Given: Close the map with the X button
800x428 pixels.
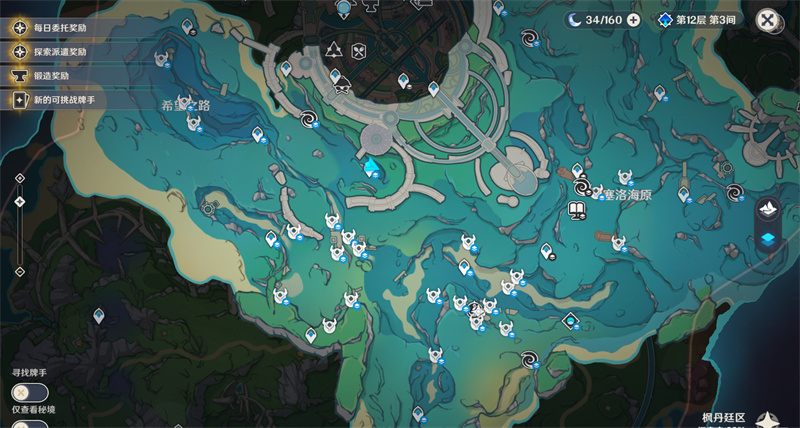Looking at the screenshot, I should coord(767,20).
